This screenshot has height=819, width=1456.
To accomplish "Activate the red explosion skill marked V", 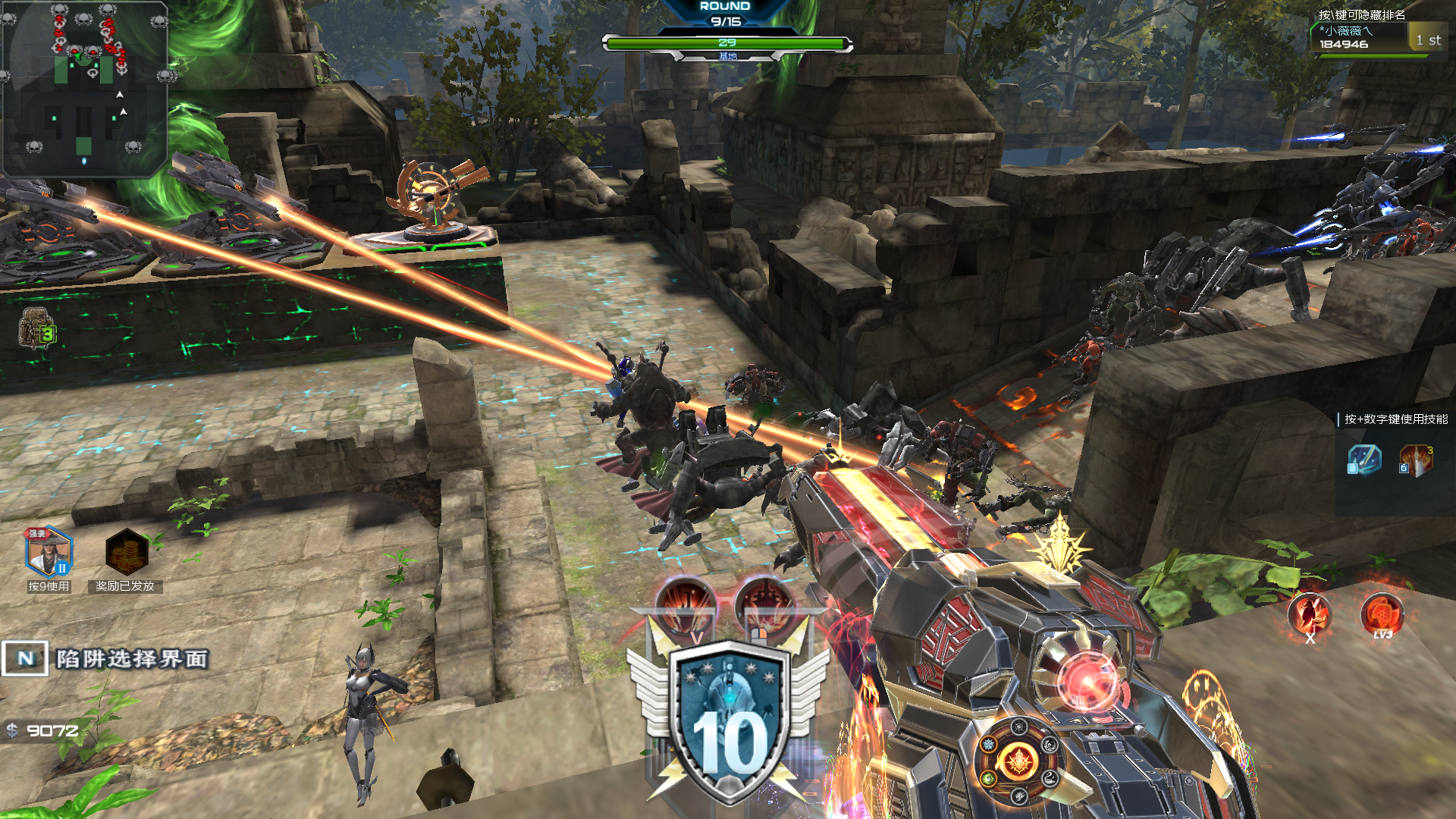I will (x=686, y=606).
